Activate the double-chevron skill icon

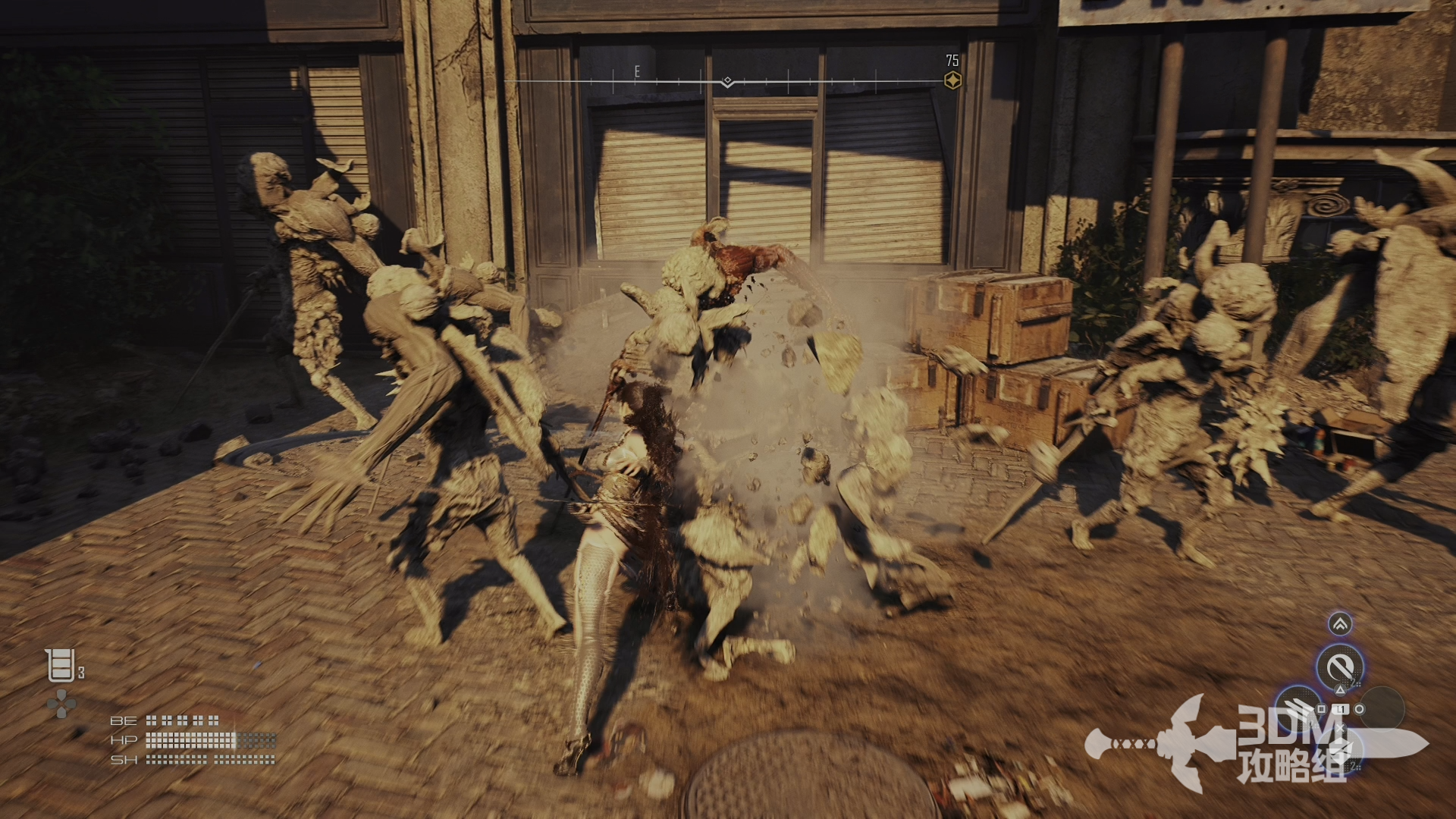[x=1340, y=624]
